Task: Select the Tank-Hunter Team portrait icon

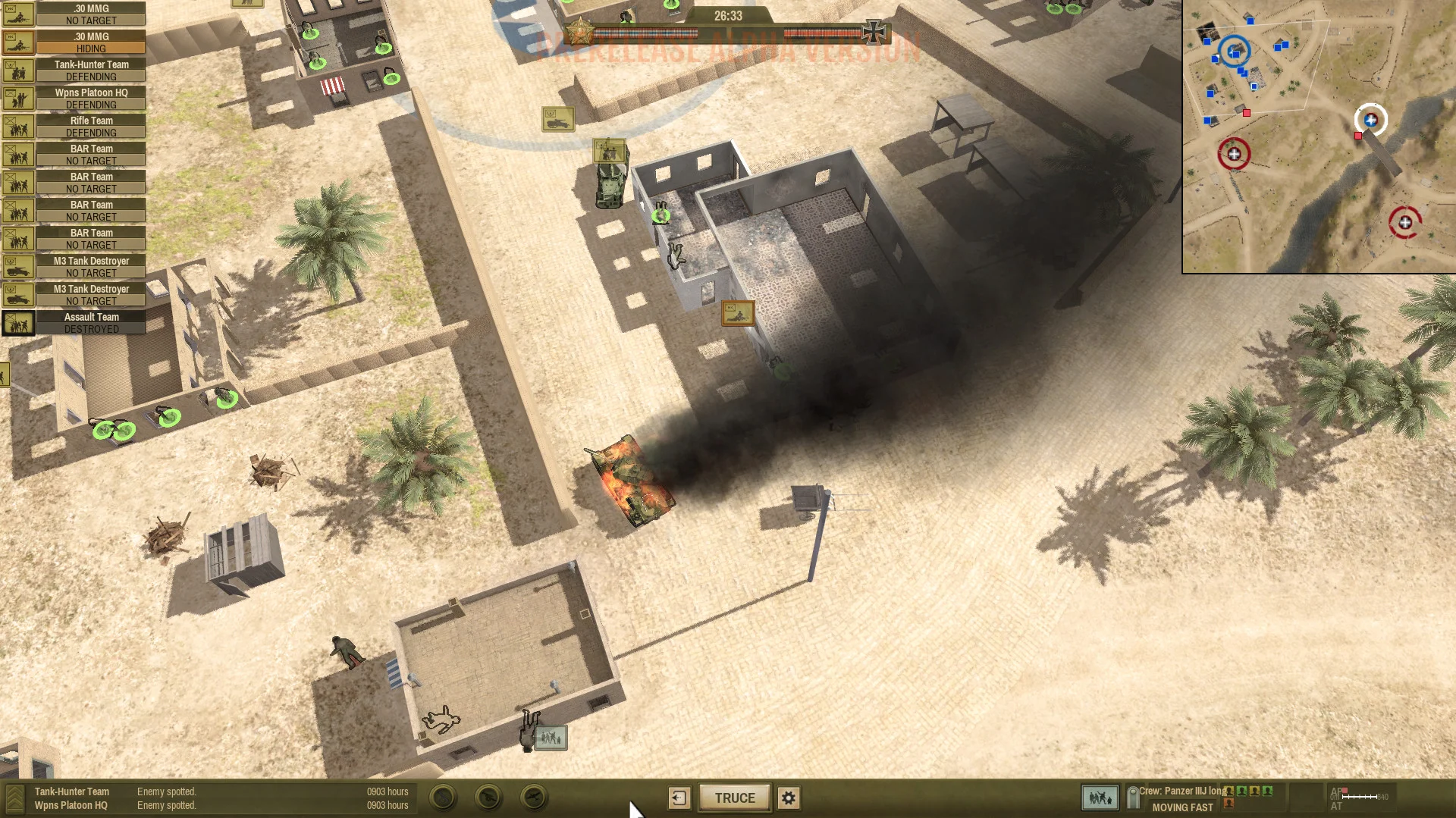Action: pos(18,70)
